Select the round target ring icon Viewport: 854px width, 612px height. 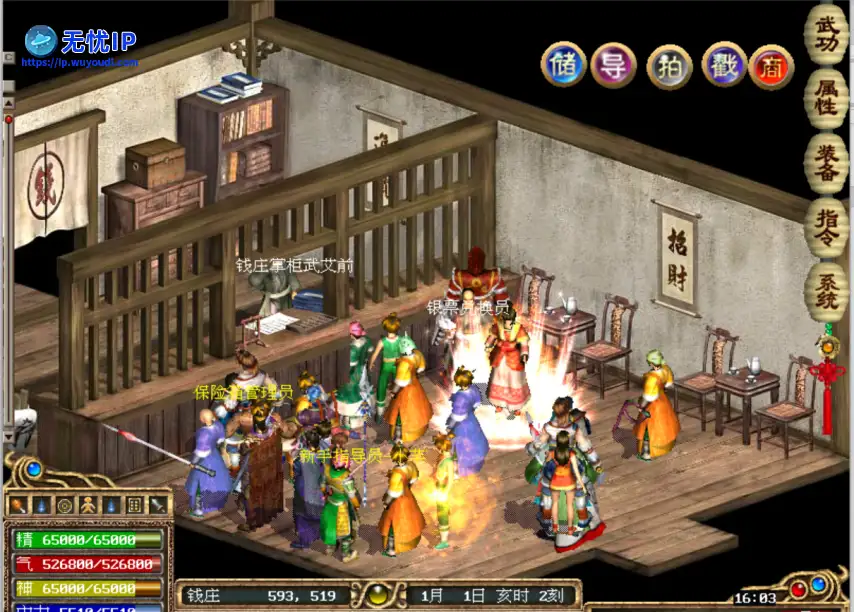click(x=65, y=506)
